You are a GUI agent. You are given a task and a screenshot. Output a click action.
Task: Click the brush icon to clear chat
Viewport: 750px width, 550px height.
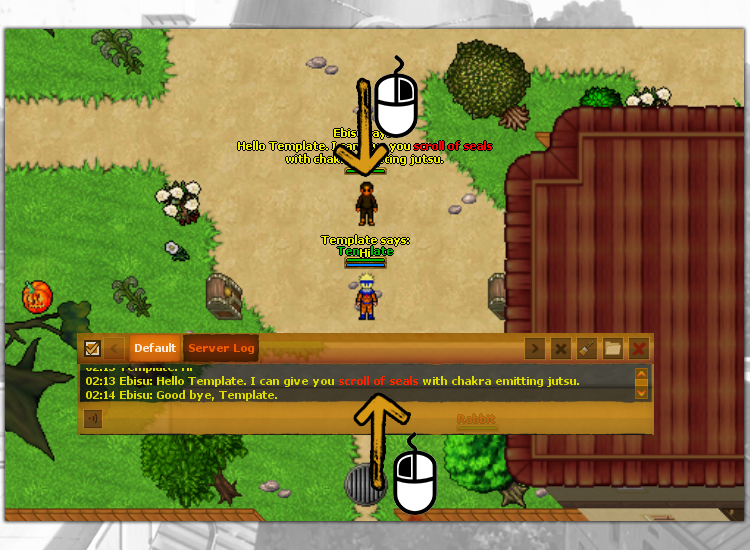pos(587,348)
